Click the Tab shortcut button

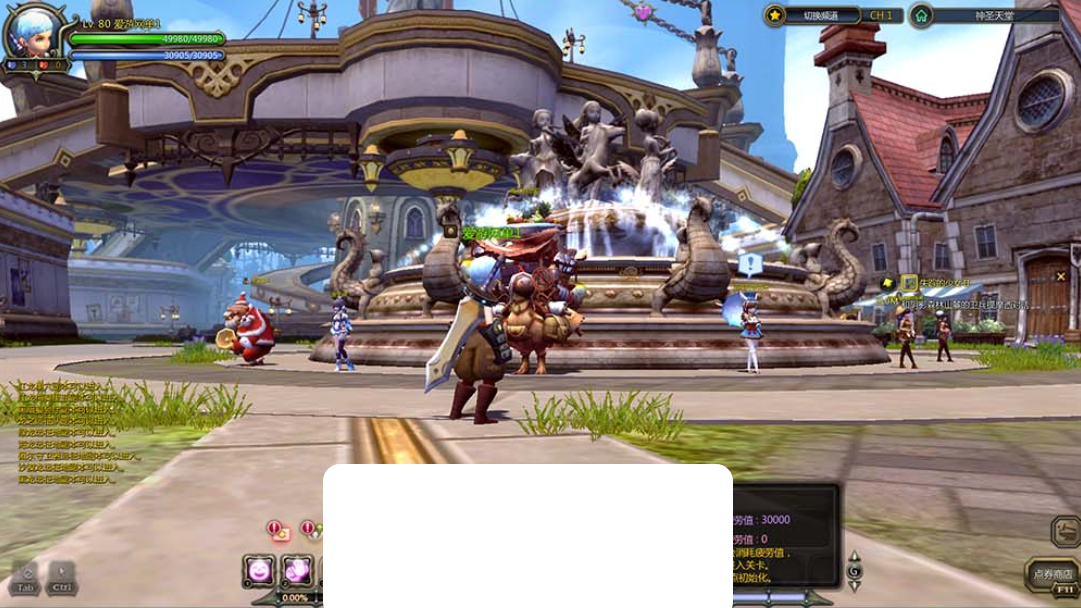click(26, 578)
